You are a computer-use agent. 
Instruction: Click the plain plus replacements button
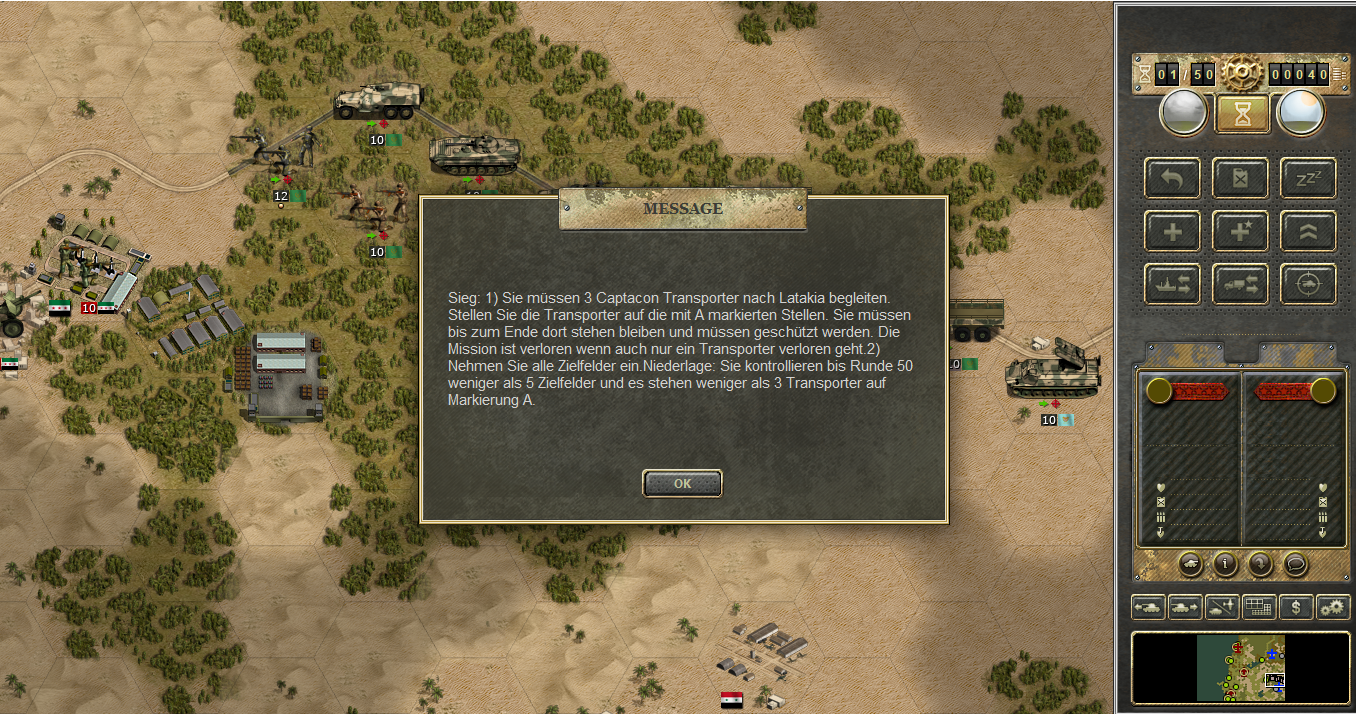click(x=1173, y=232)
